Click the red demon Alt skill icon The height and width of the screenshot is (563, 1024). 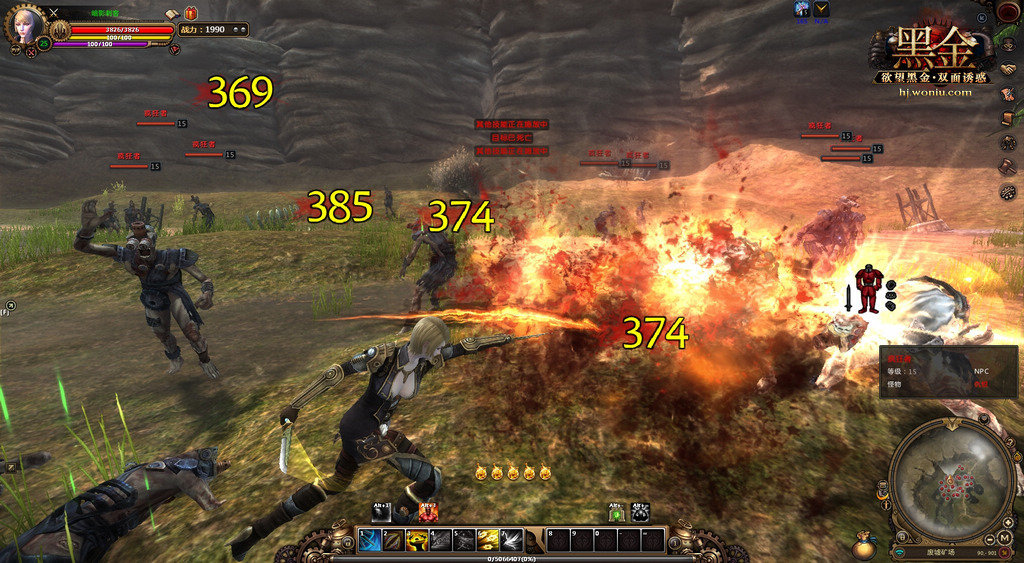point(428,512)
